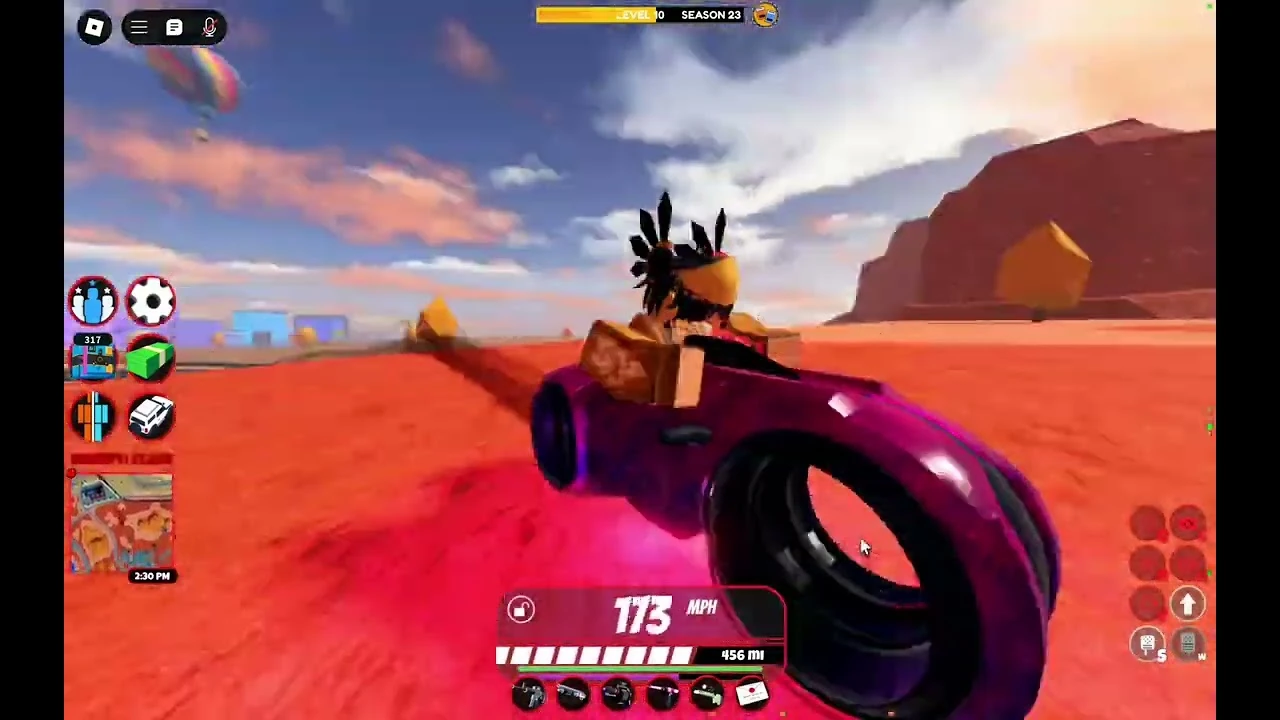
Task: Toggle the speedometer lock icon
Action: pos(520,610)
